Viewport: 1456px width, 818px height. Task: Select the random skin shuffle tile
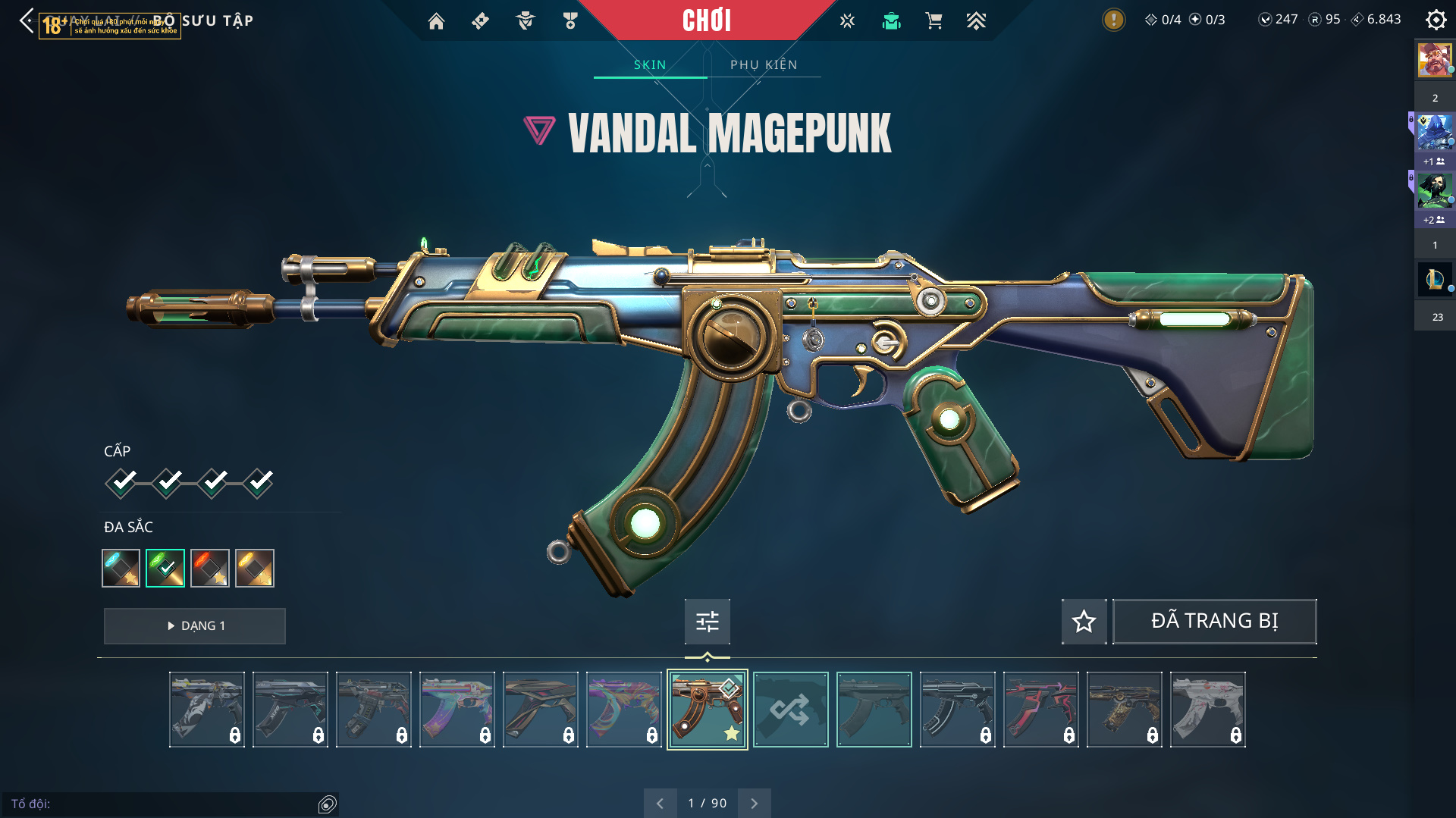click(790, 710)
